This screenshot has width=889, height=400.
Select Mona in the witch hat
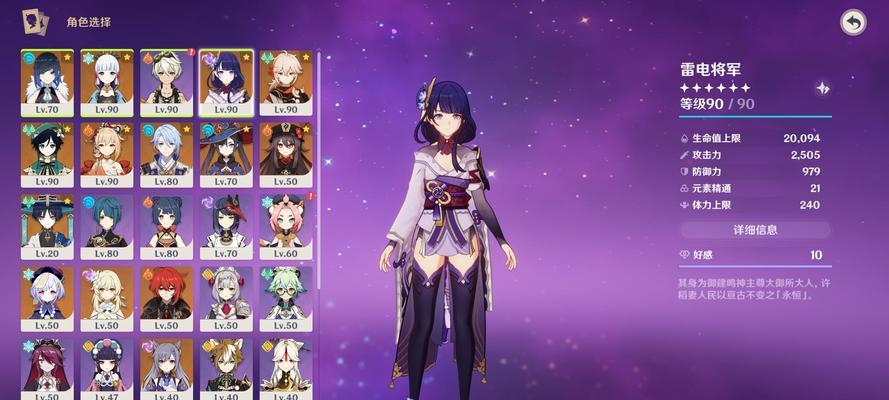click(x=226, y=154)
